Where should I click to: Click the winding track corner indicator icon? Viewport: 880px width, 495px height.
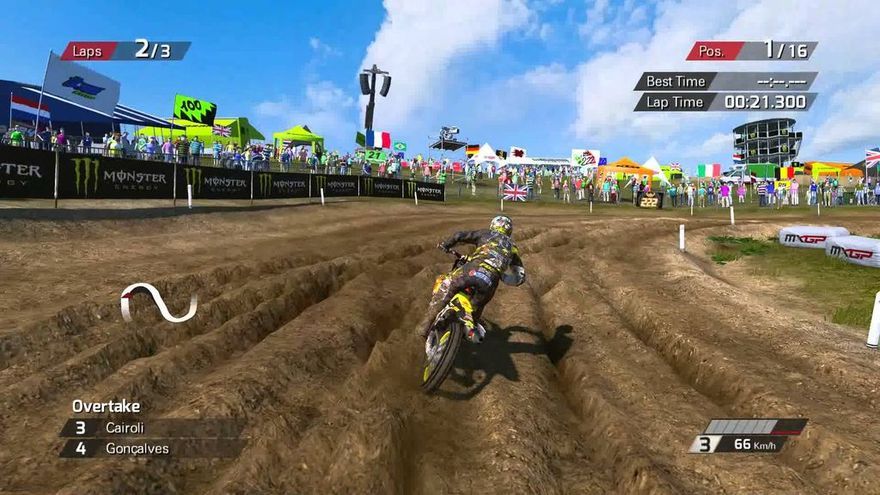[x=158, y=302]
